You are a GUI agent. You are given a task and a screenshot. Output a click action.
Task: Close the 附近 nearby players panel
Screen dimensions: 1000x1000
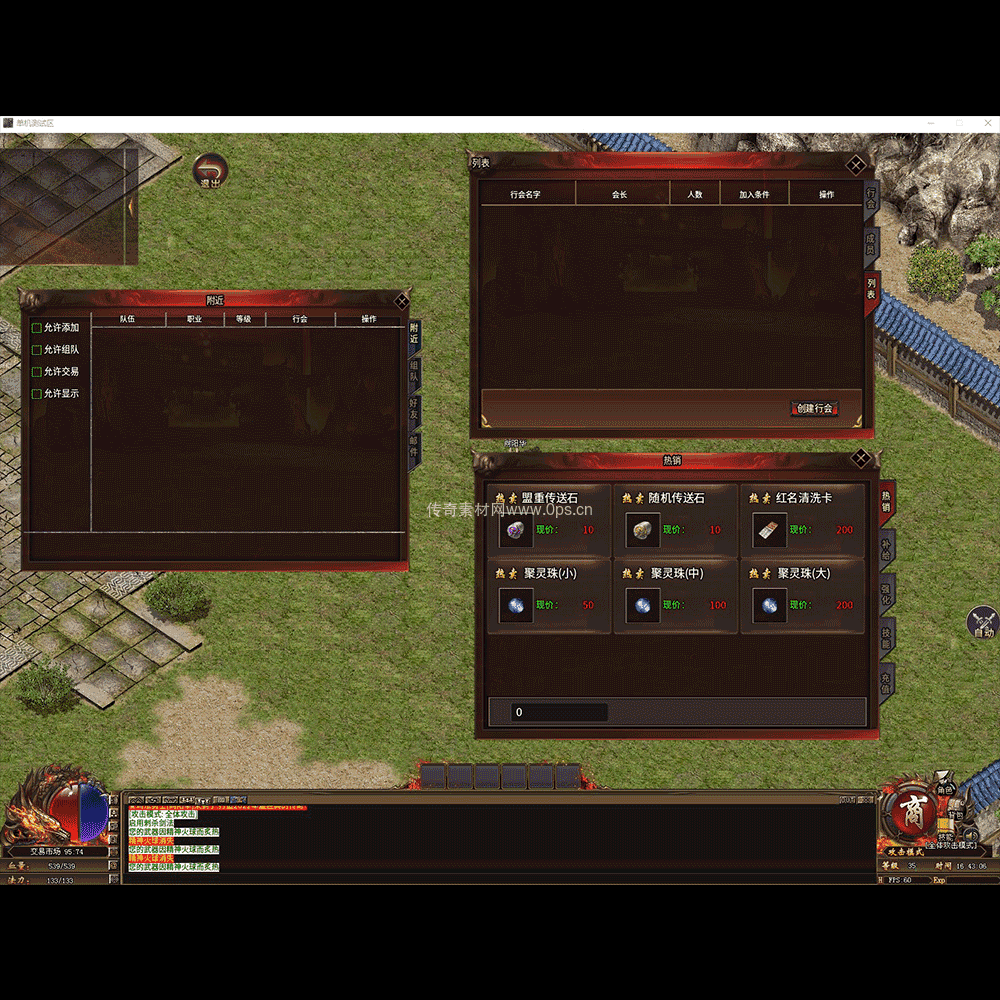click(401, 300)
